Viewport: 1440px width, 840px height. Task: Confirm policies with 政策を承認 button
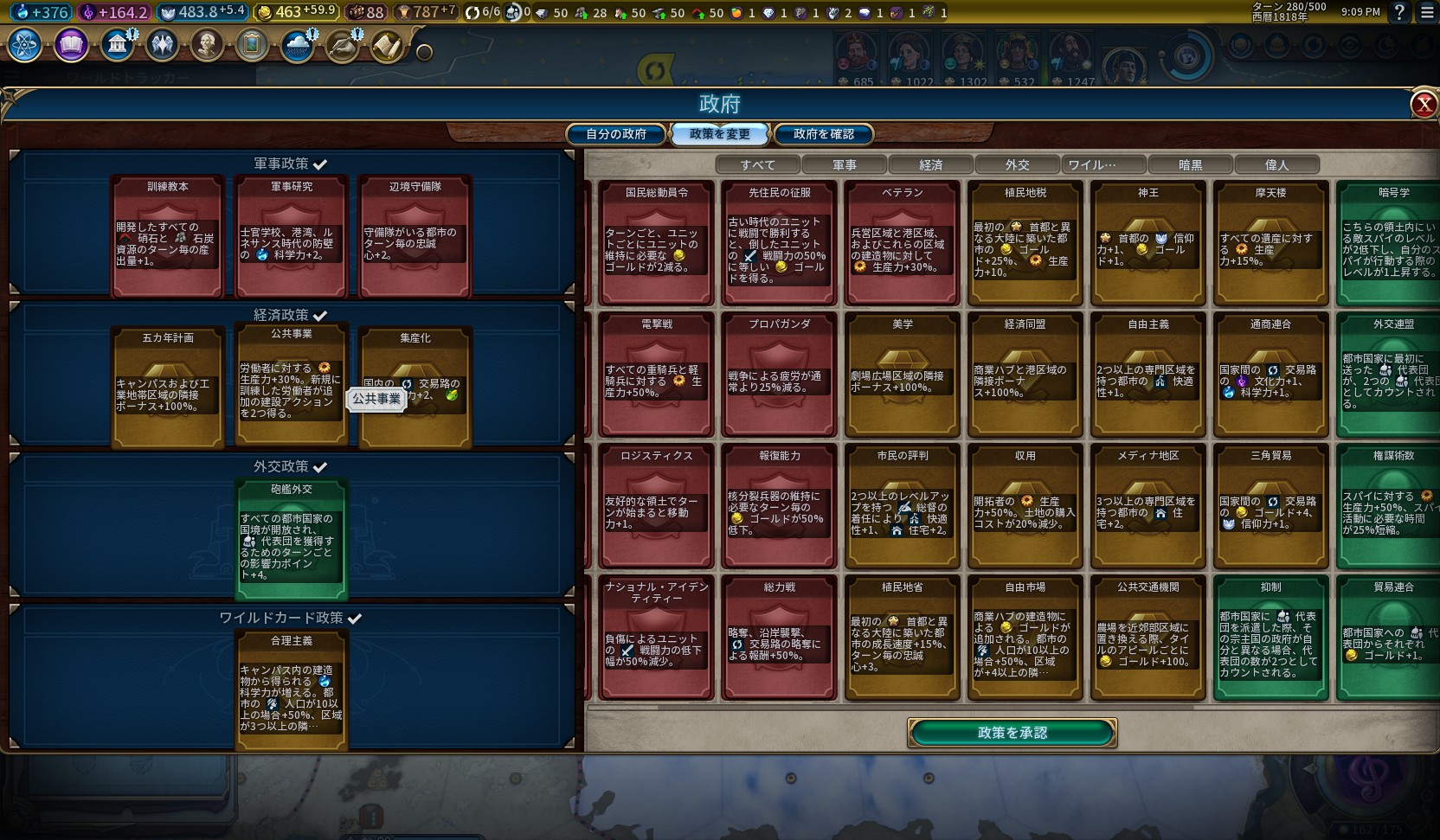click(1012, 733)
